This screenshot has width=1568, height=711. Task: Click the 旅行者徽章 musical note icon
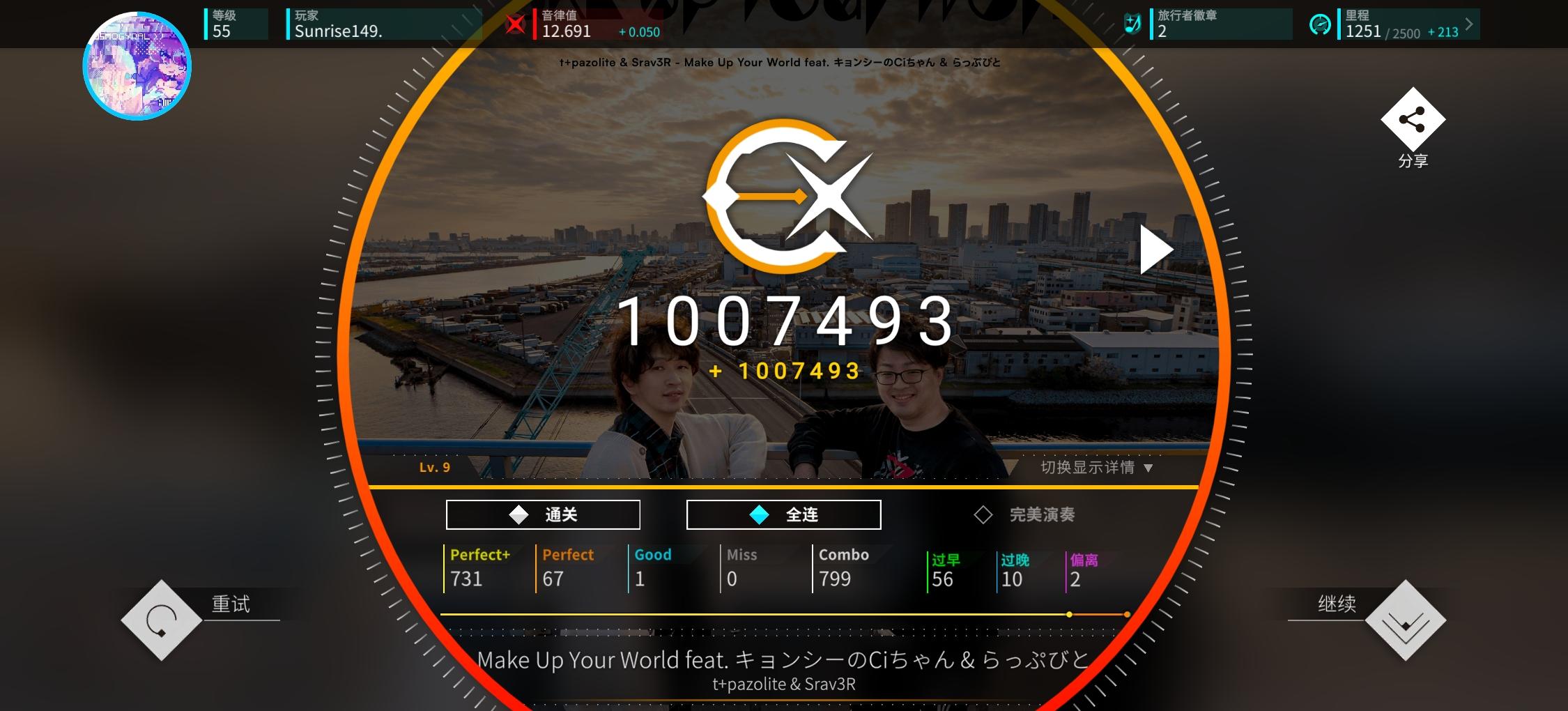coord(1133,23)
